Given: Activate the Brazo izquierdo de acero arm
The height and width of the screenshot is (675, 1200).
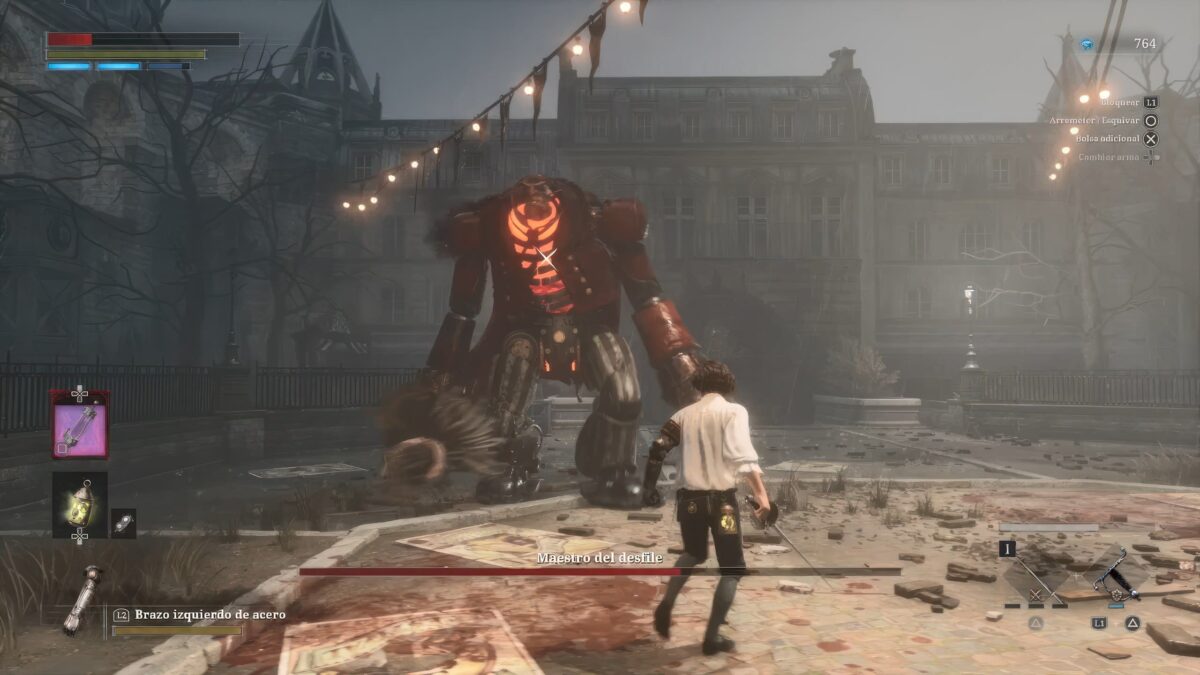Looking at the screenshot, I should pos(82,600).
